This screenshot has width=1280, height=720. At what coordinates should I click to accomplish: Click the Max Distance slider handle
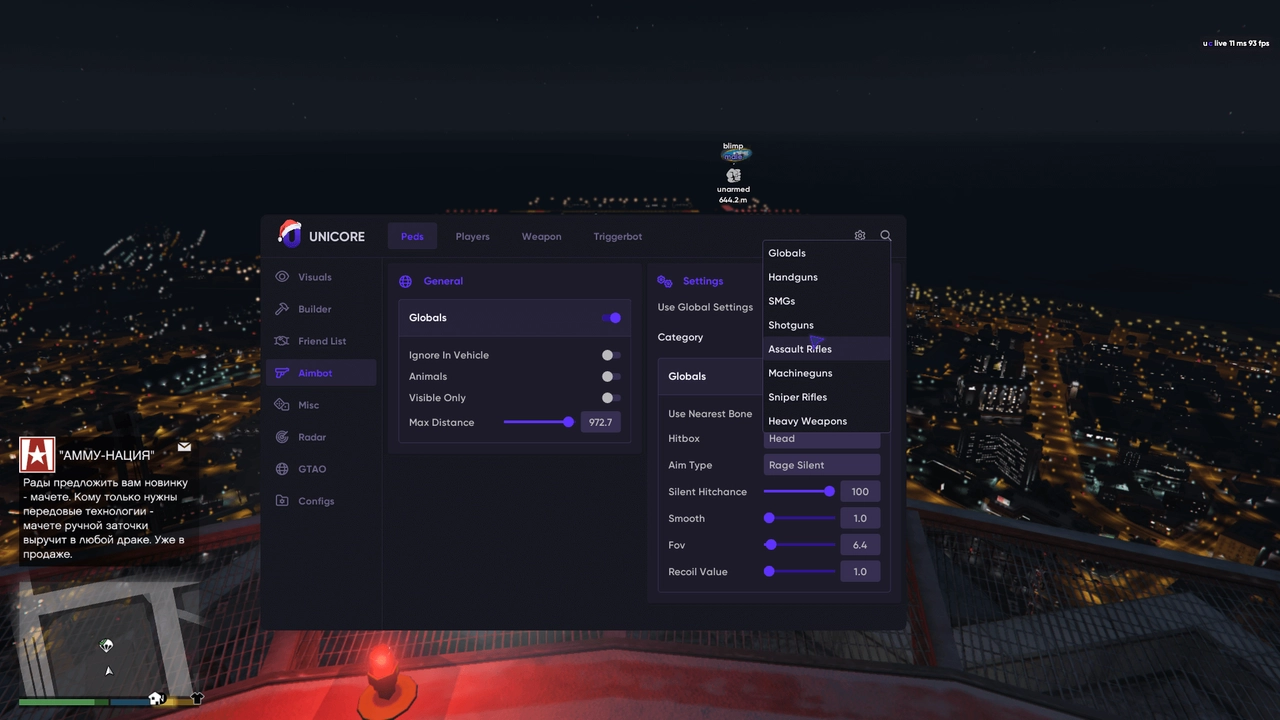click(x=568, y=422)
